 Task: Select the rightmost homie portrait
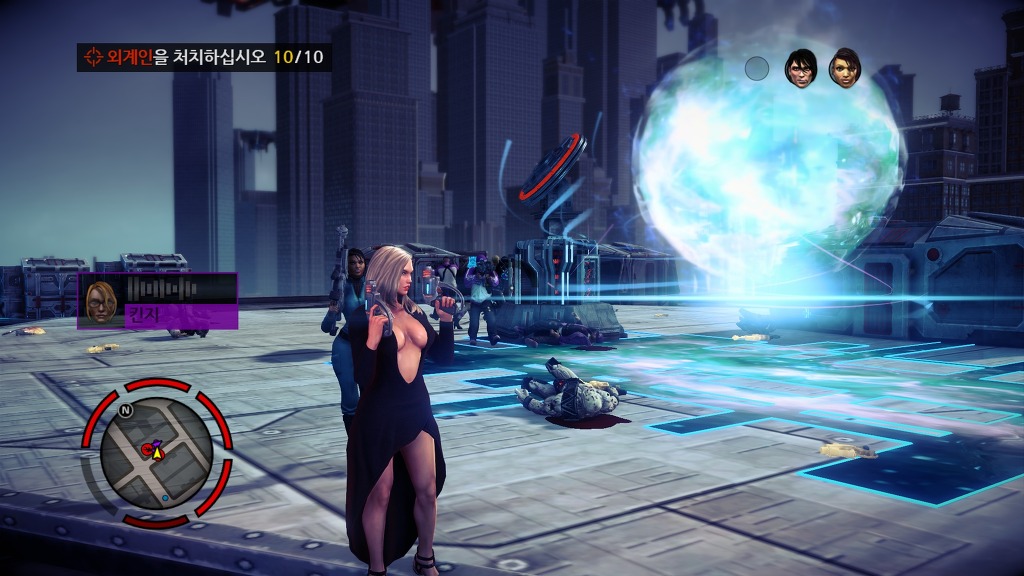[844, 68]
